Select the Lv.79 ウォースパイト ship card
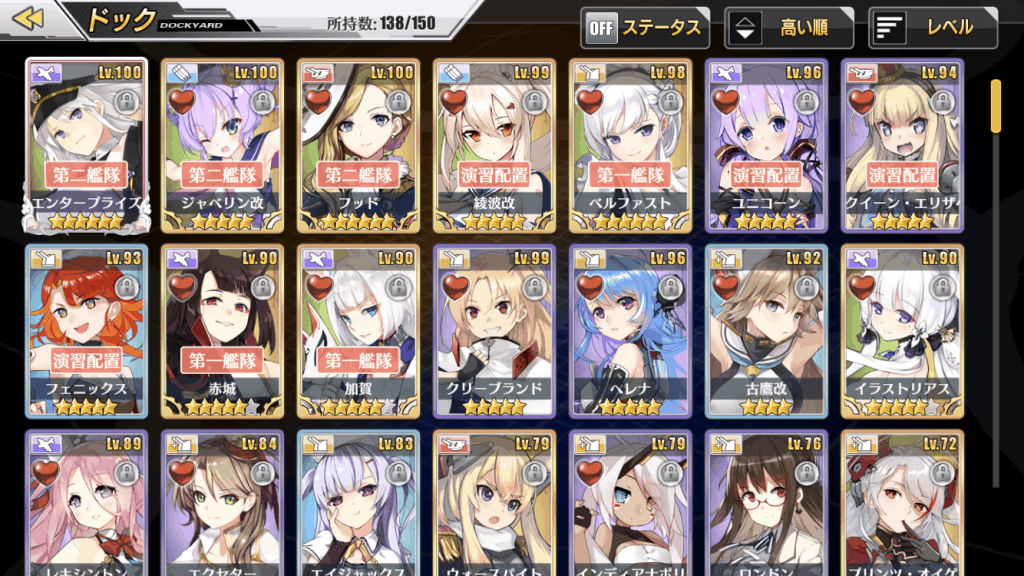The image size is (1024, 576). click(494, 505)
